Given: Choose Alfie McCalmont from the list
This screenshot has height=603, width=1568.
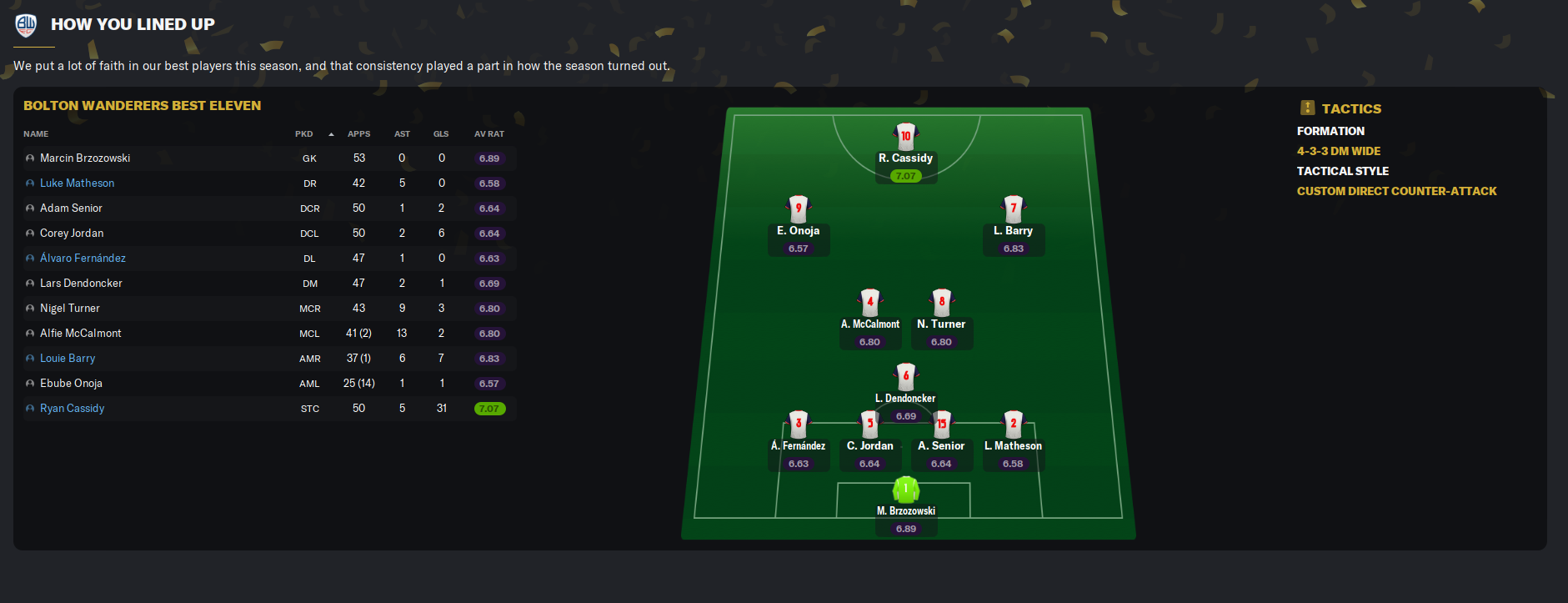Looking at the screenshot, I should tap(81, 334).
